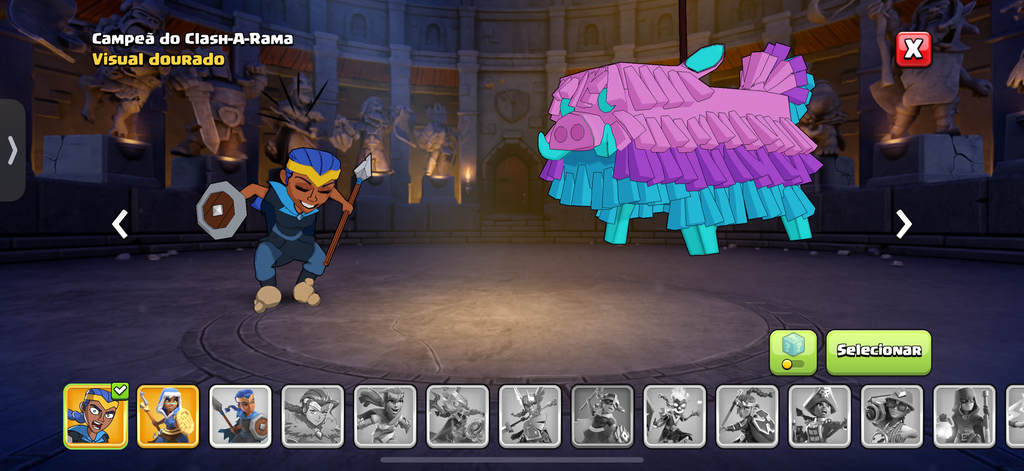Pick the blue default champion skin thumbnail

tap(240, 415)
